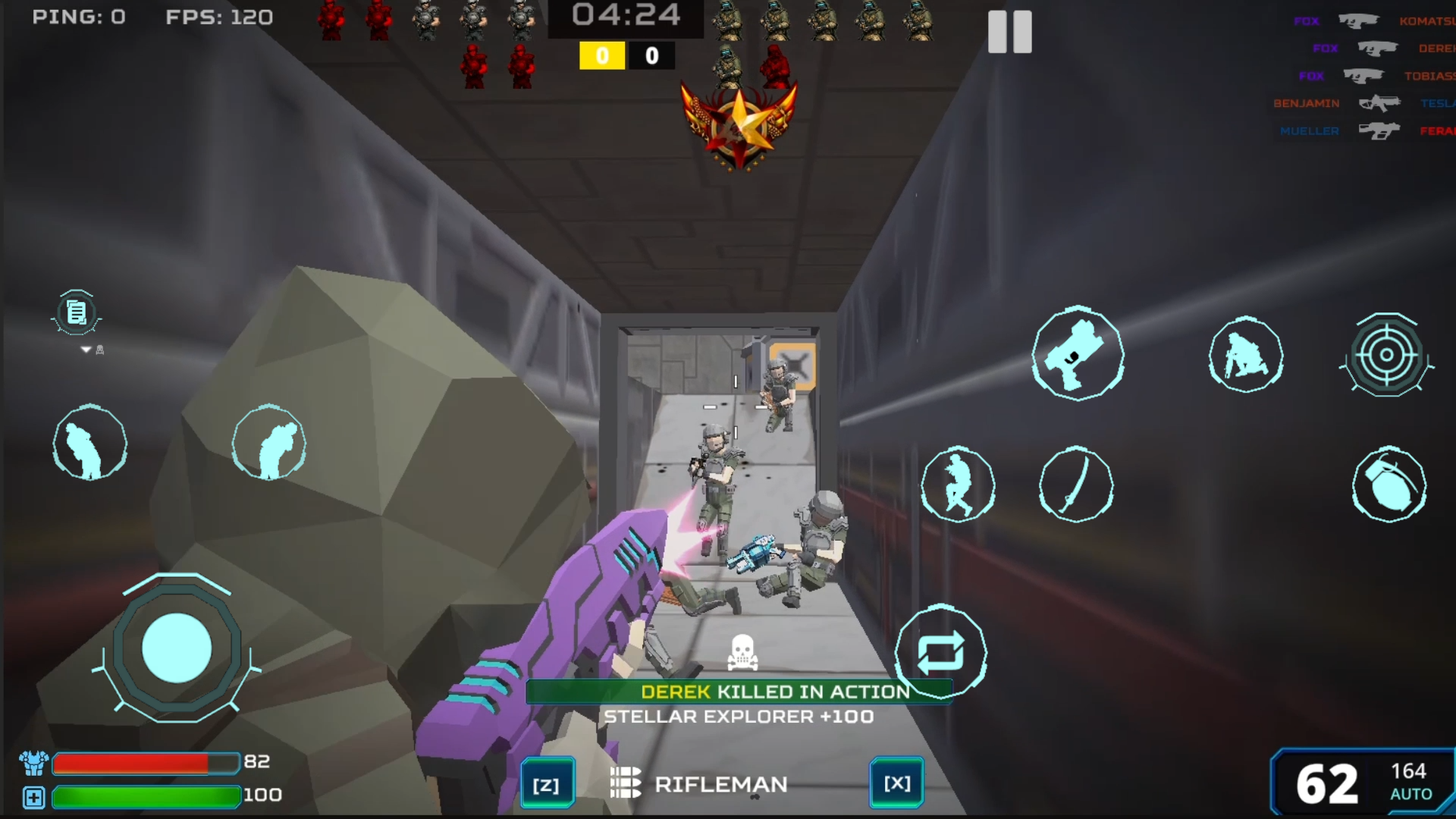Screen dimensions: 1456x819
Task: Toggle crouch stance on the left side
Action: point(269,443)
